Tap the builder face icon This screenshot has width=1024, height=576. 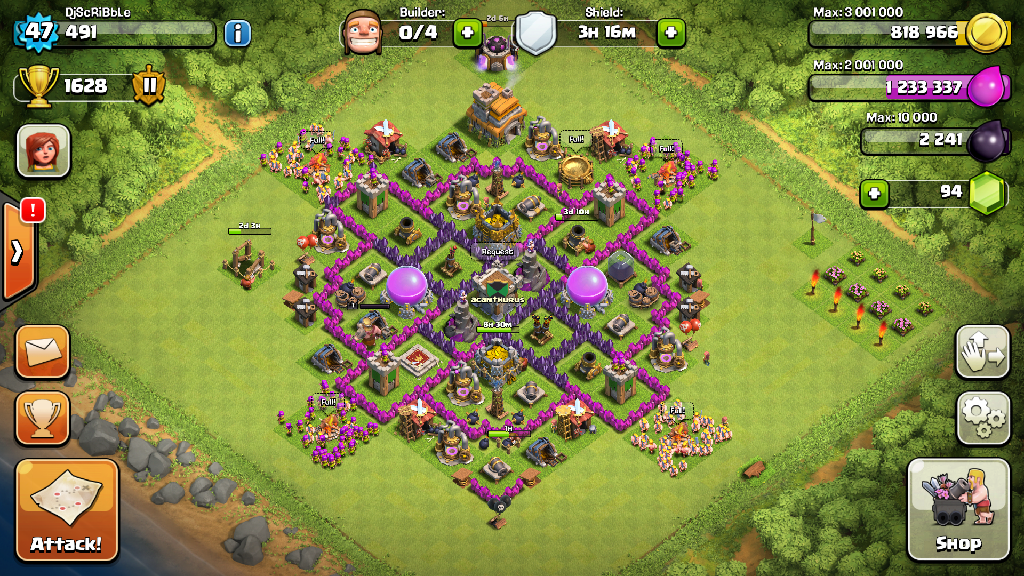click(362, 33)
